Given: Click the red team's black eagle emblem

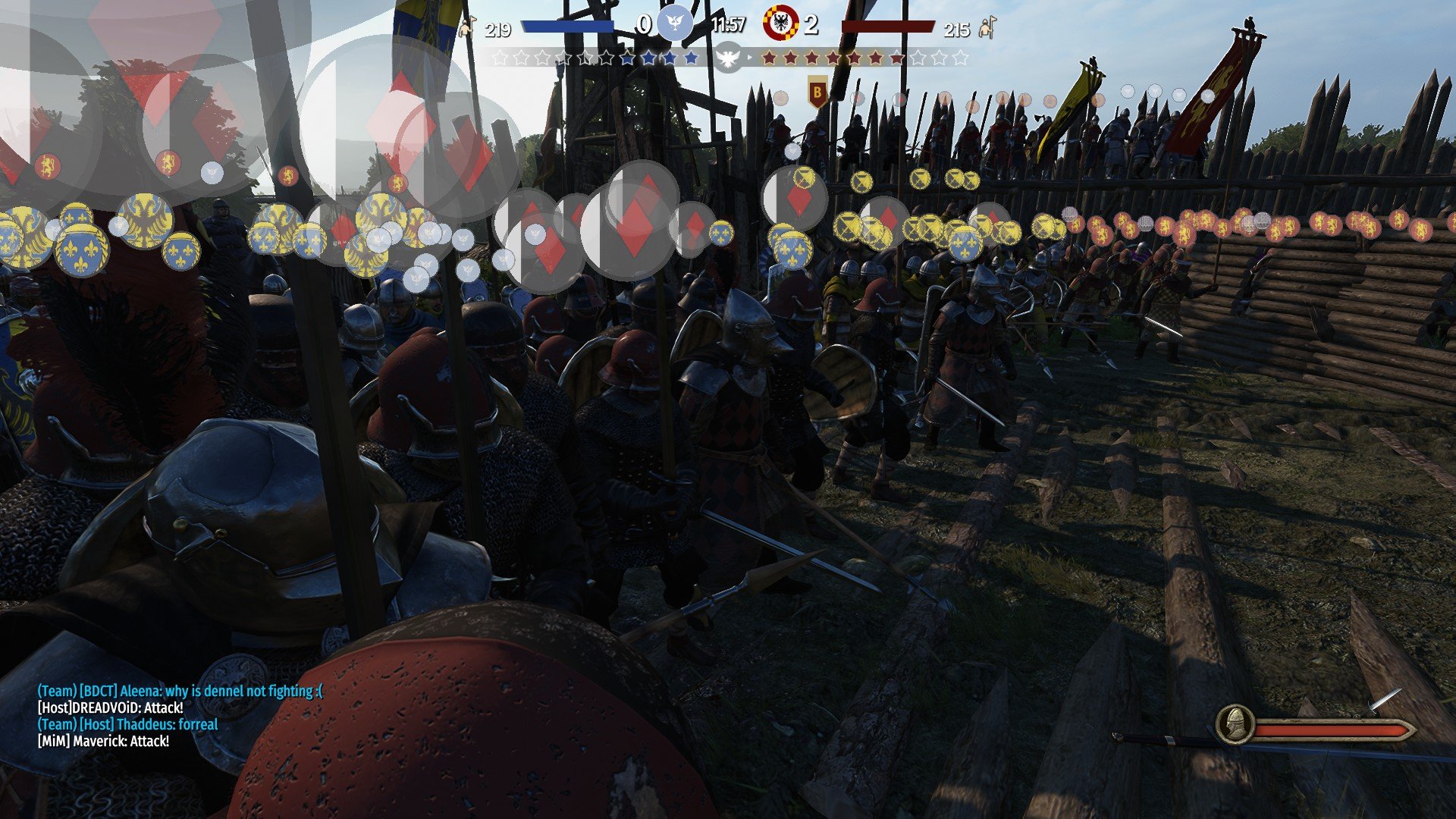Looking at the screenshot, I should pos(780,24).
